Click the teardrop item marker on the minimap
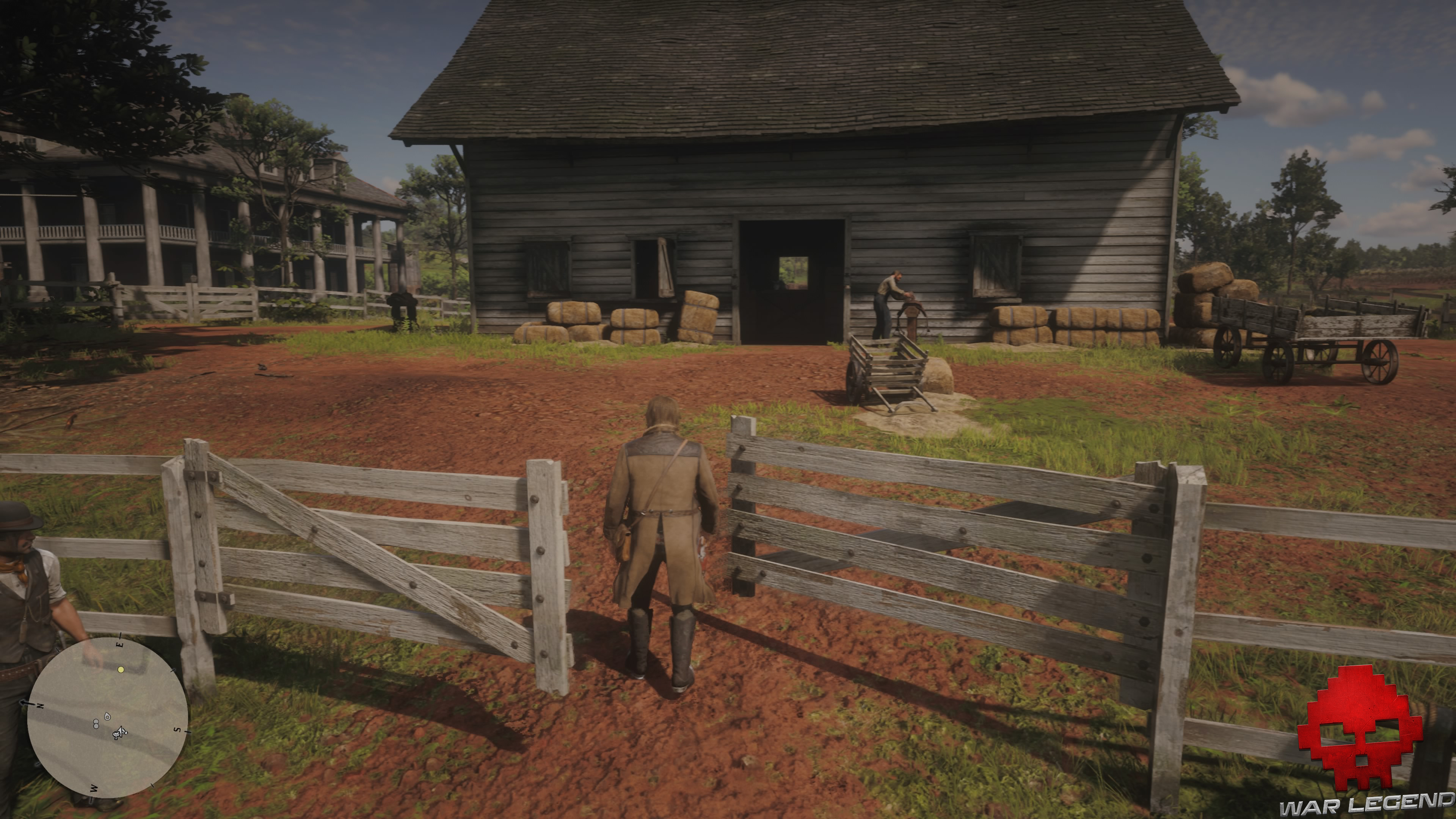 pos(107,717)
